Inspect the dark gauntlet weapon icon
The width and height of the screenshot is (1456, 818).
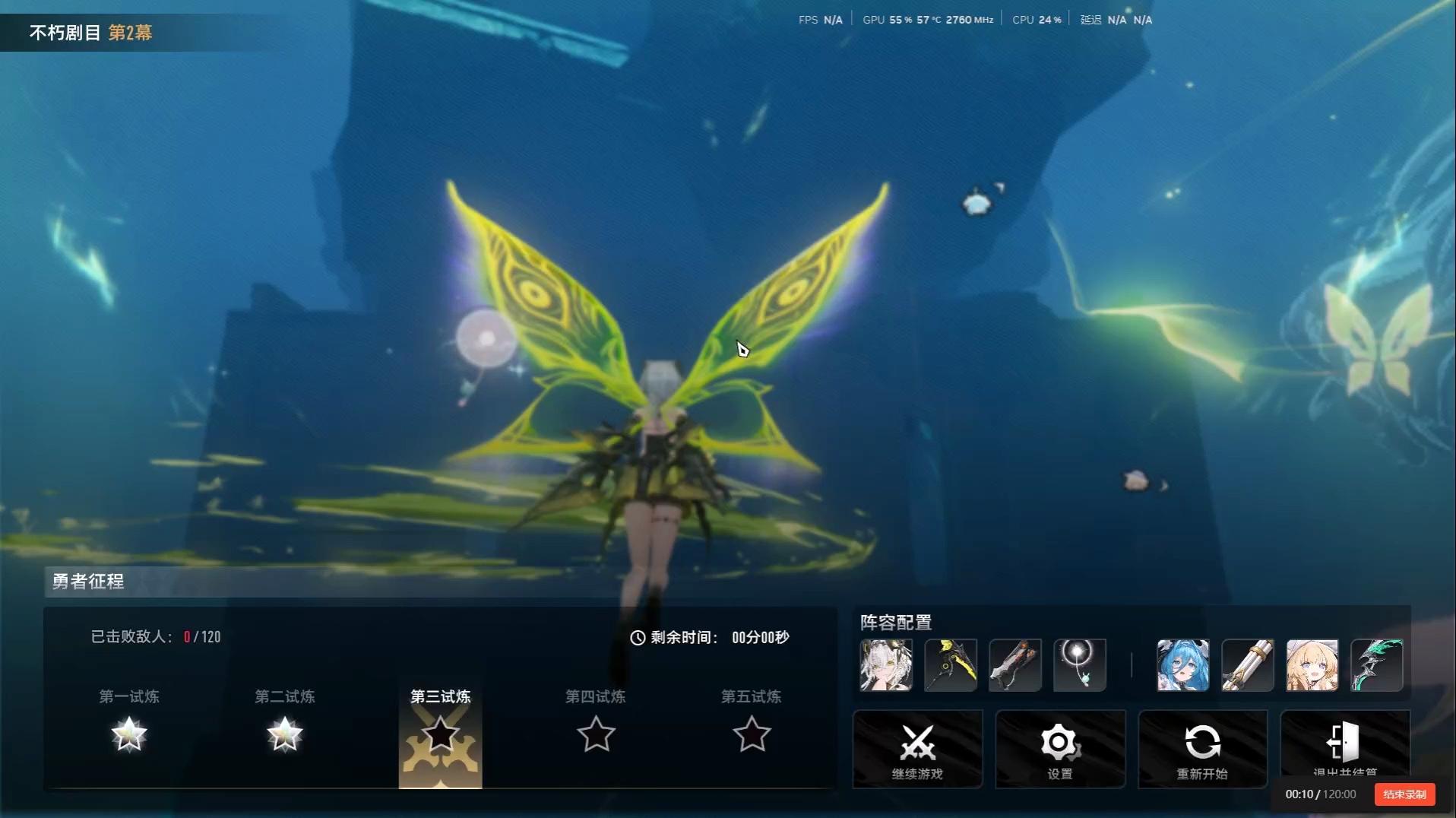coord(1015,665)
